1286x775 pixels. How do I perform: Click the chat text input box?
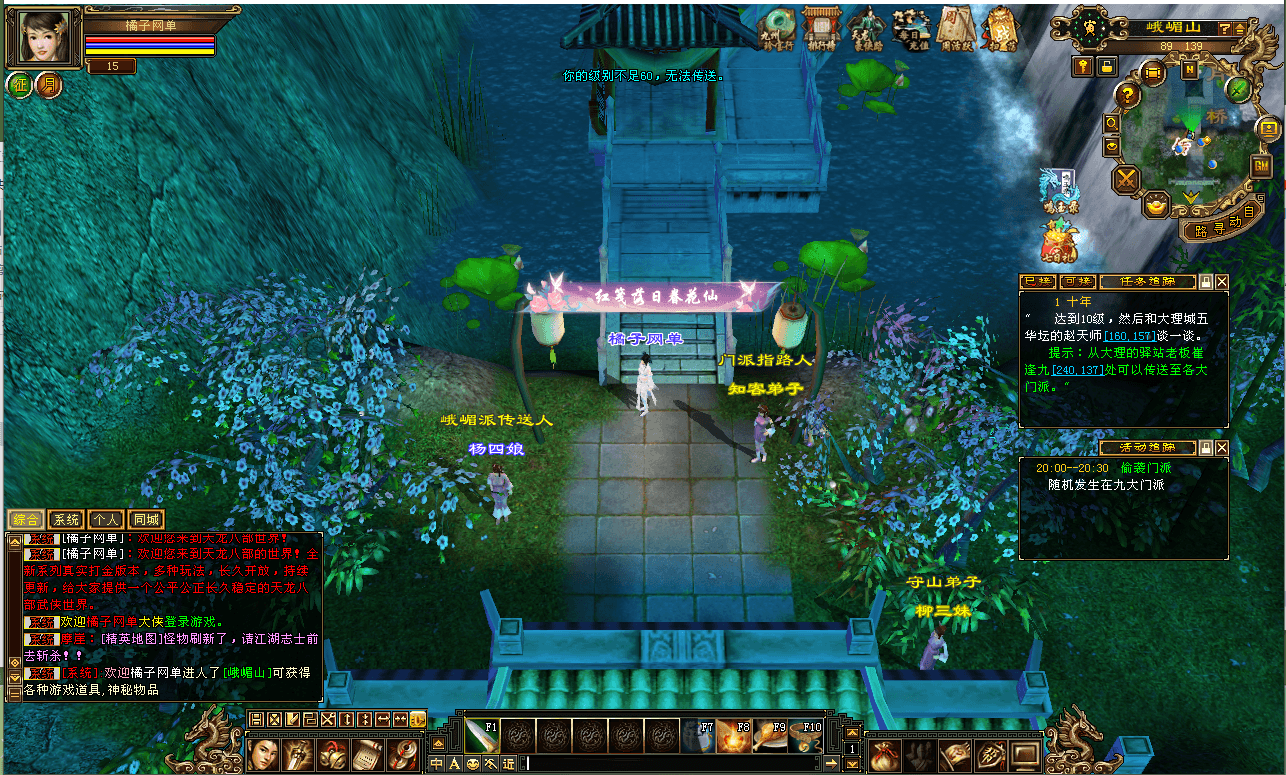click(670, 764)
